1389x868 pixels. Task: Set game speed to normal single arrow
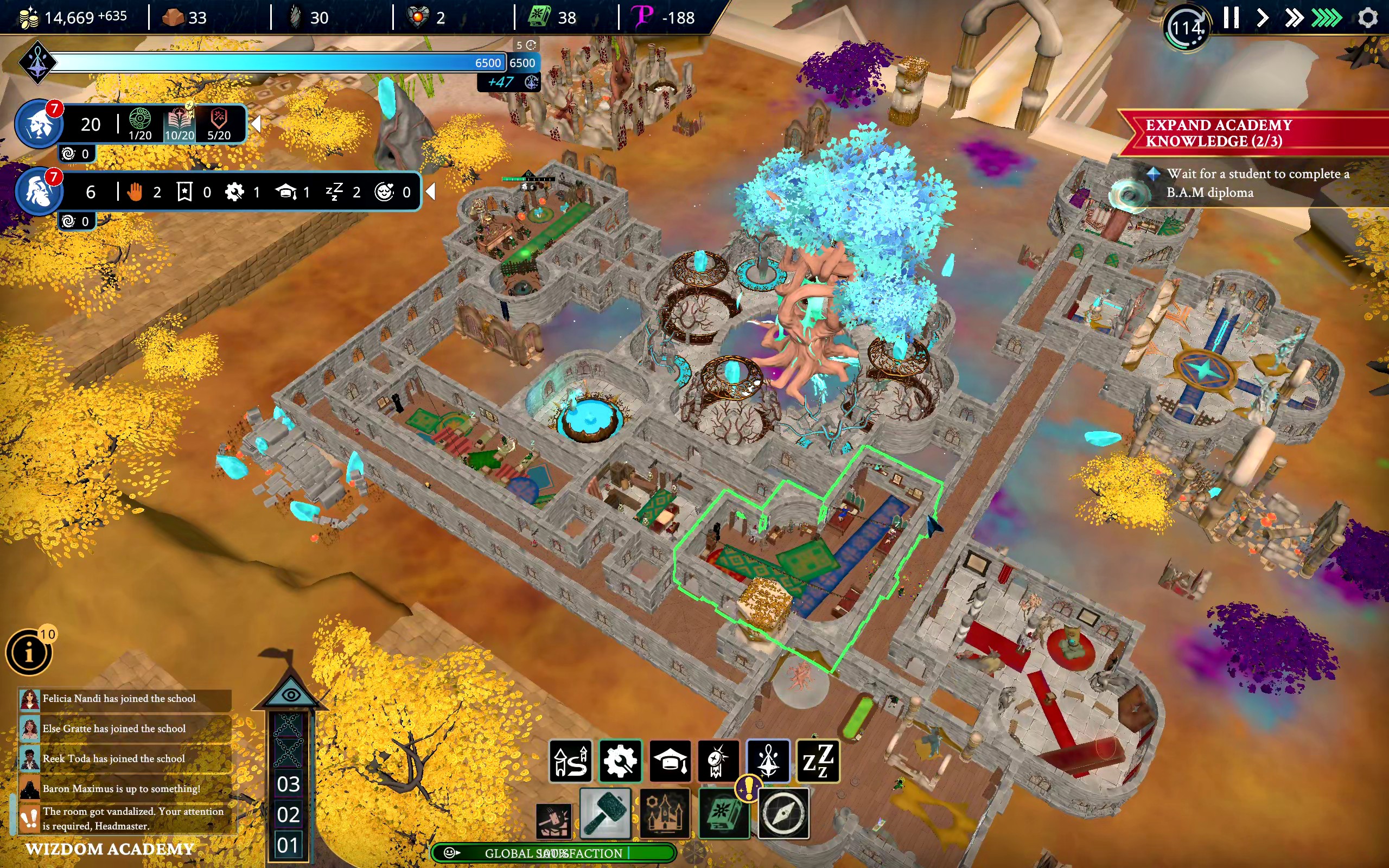(1261, 18)
